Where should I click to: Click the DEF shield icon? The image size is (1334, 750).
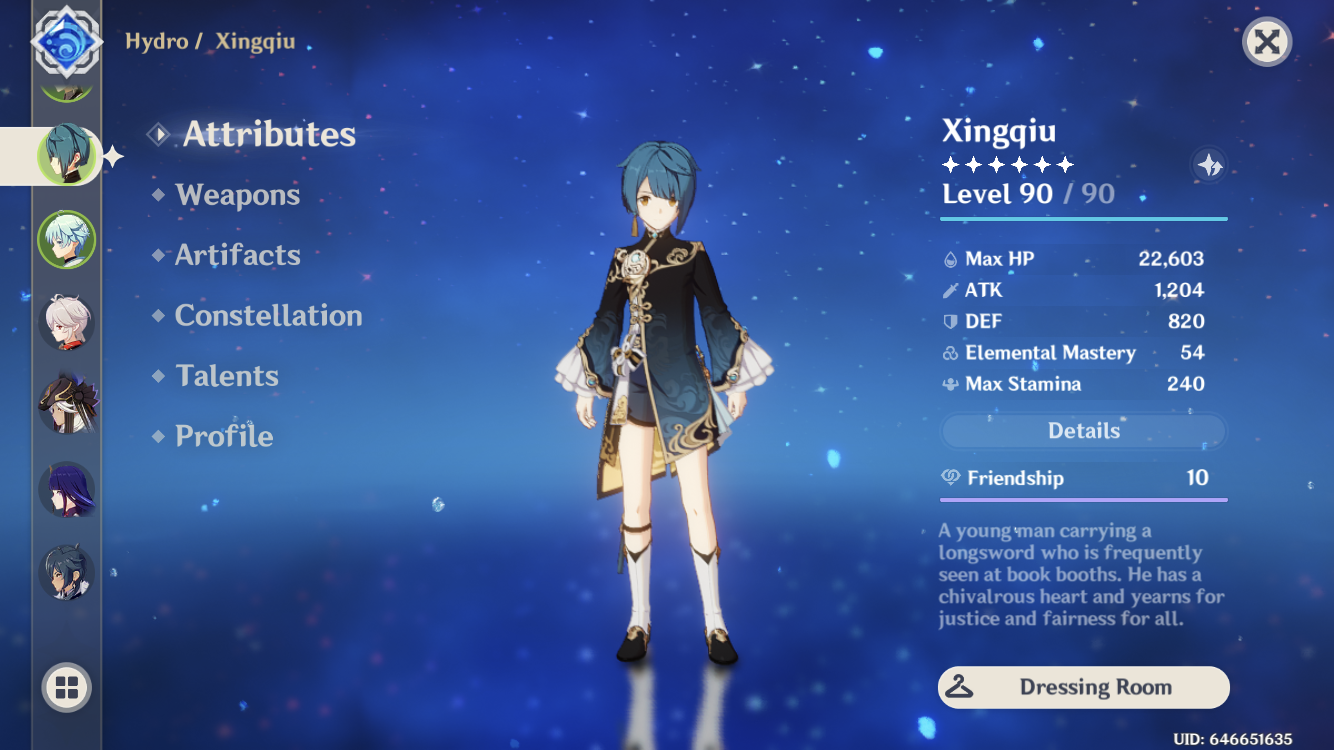[x=949, y=321]
